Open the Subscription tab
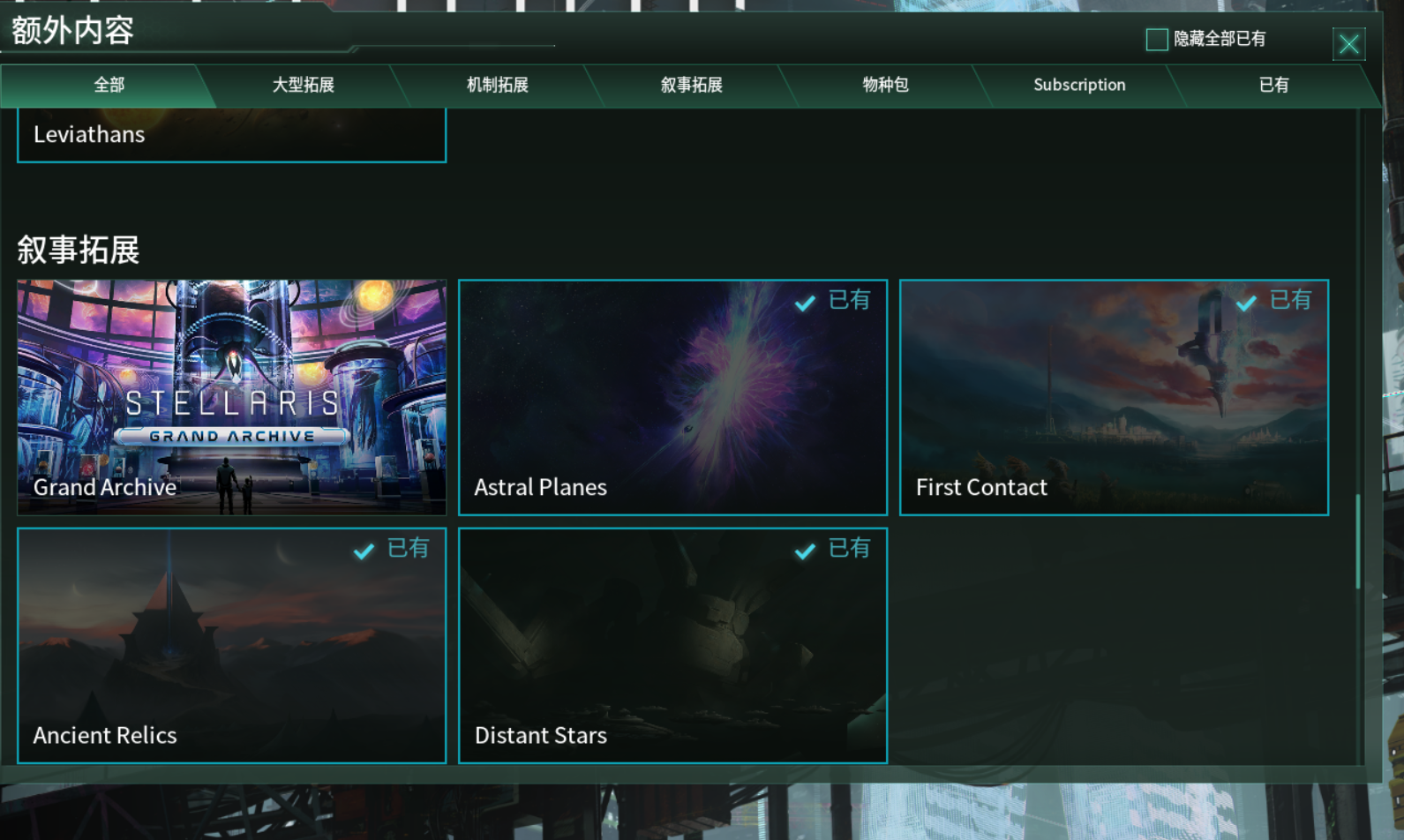The height and width of the screenshot is (840, 1404). pyautogui.click(x=1079, y=86)
